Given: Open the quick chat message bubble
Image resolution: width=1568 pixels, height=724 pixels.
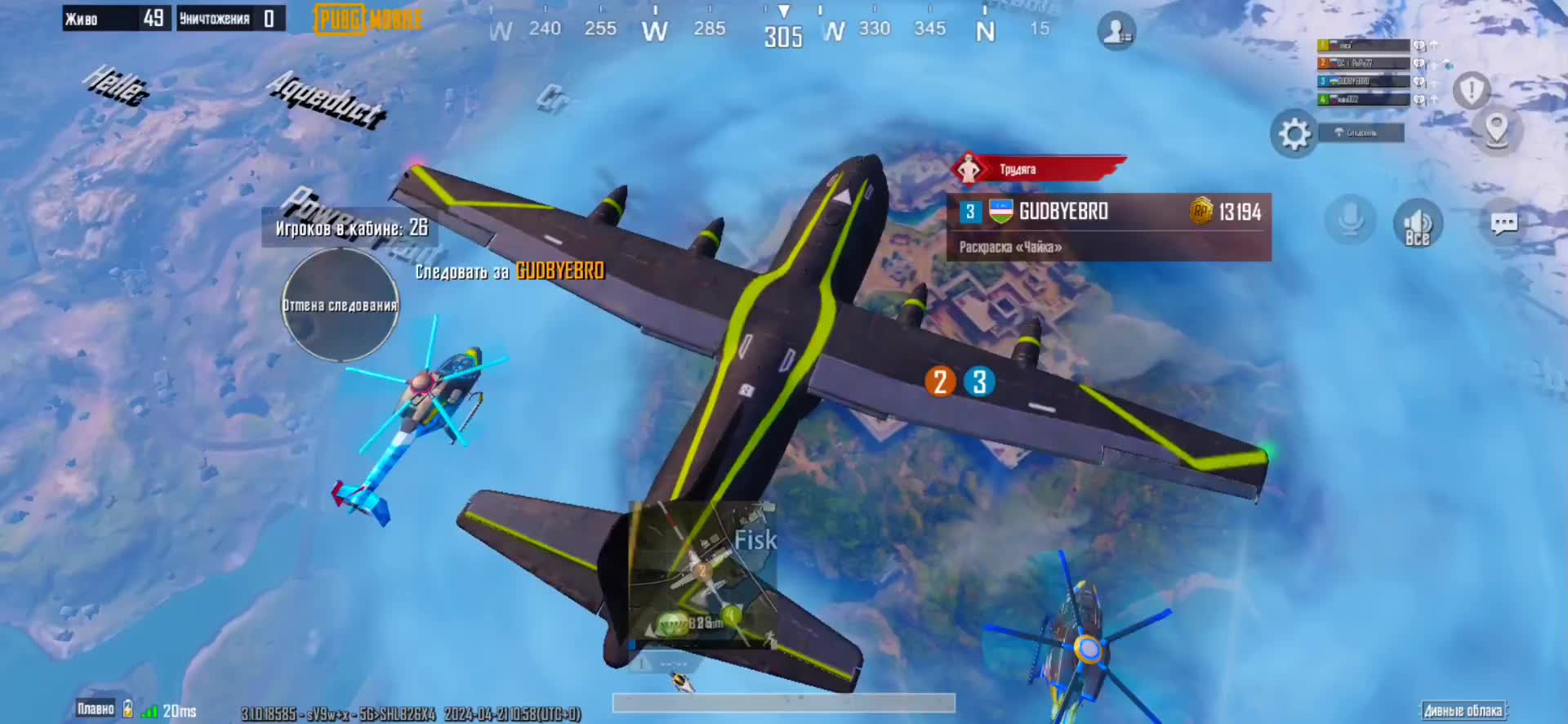Looking at the screenshot, I should pos(1503,223).
